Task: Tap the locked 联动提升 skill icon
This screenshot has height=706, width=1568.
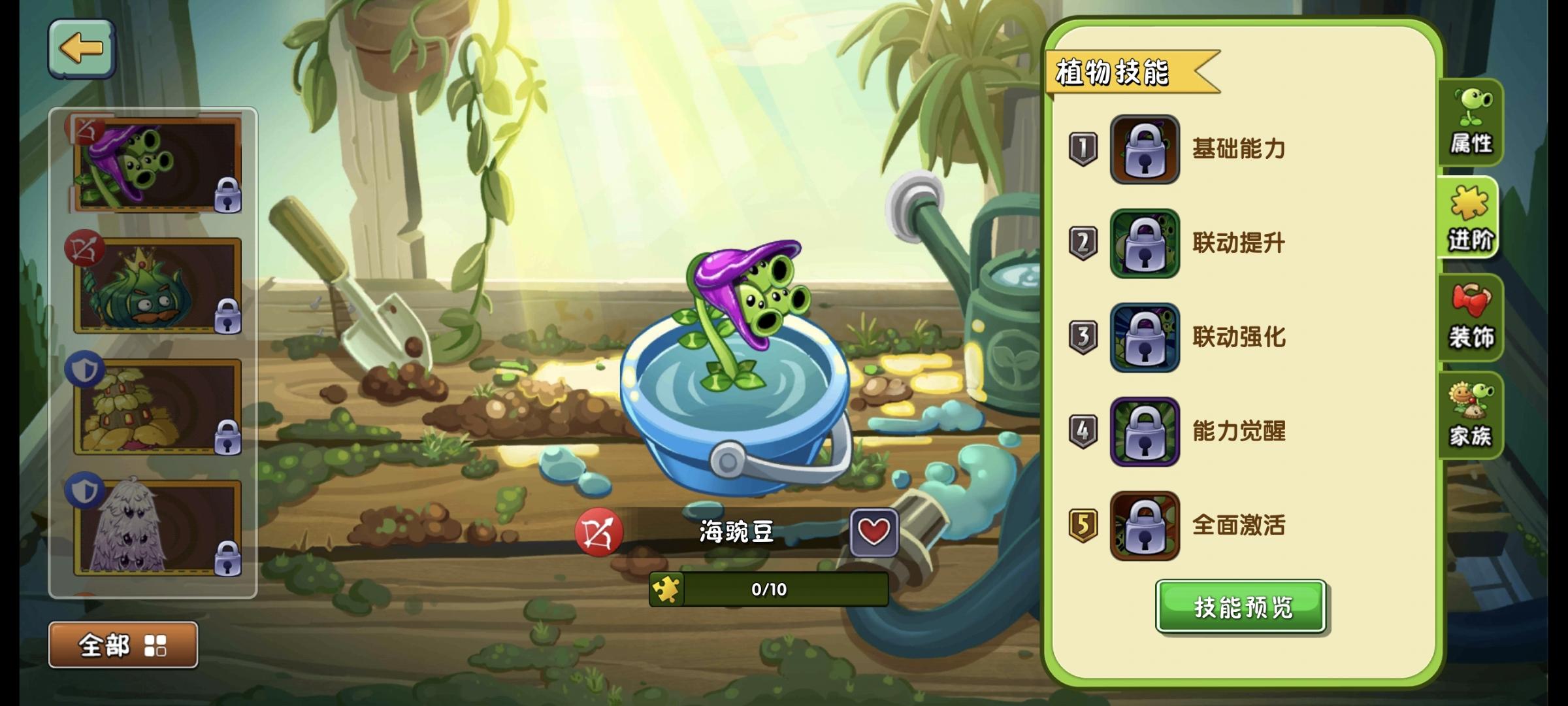Action: point(1147,243)
